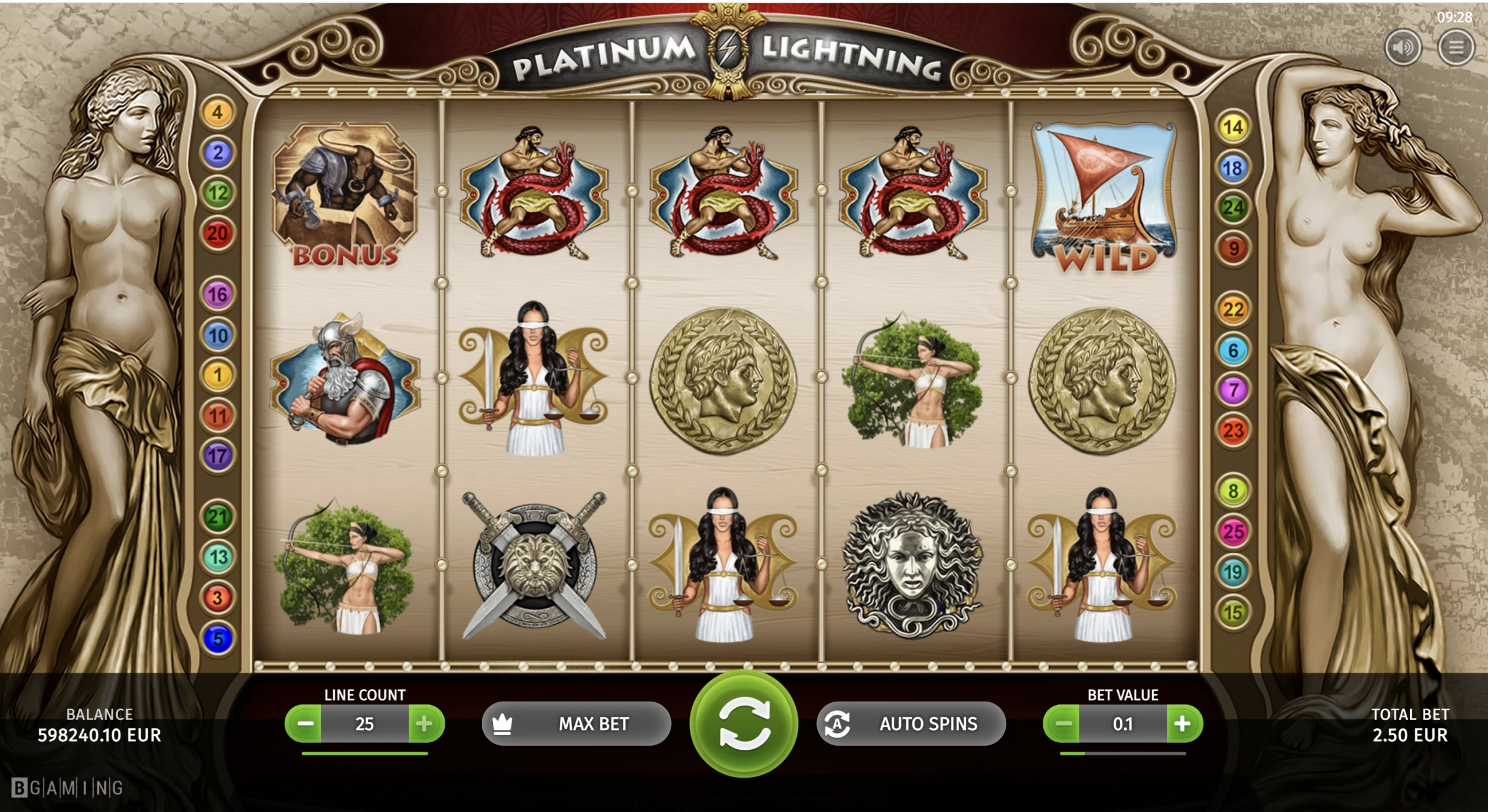
Task: Select payline marker number 22
Action: (x=1233, y=309)
